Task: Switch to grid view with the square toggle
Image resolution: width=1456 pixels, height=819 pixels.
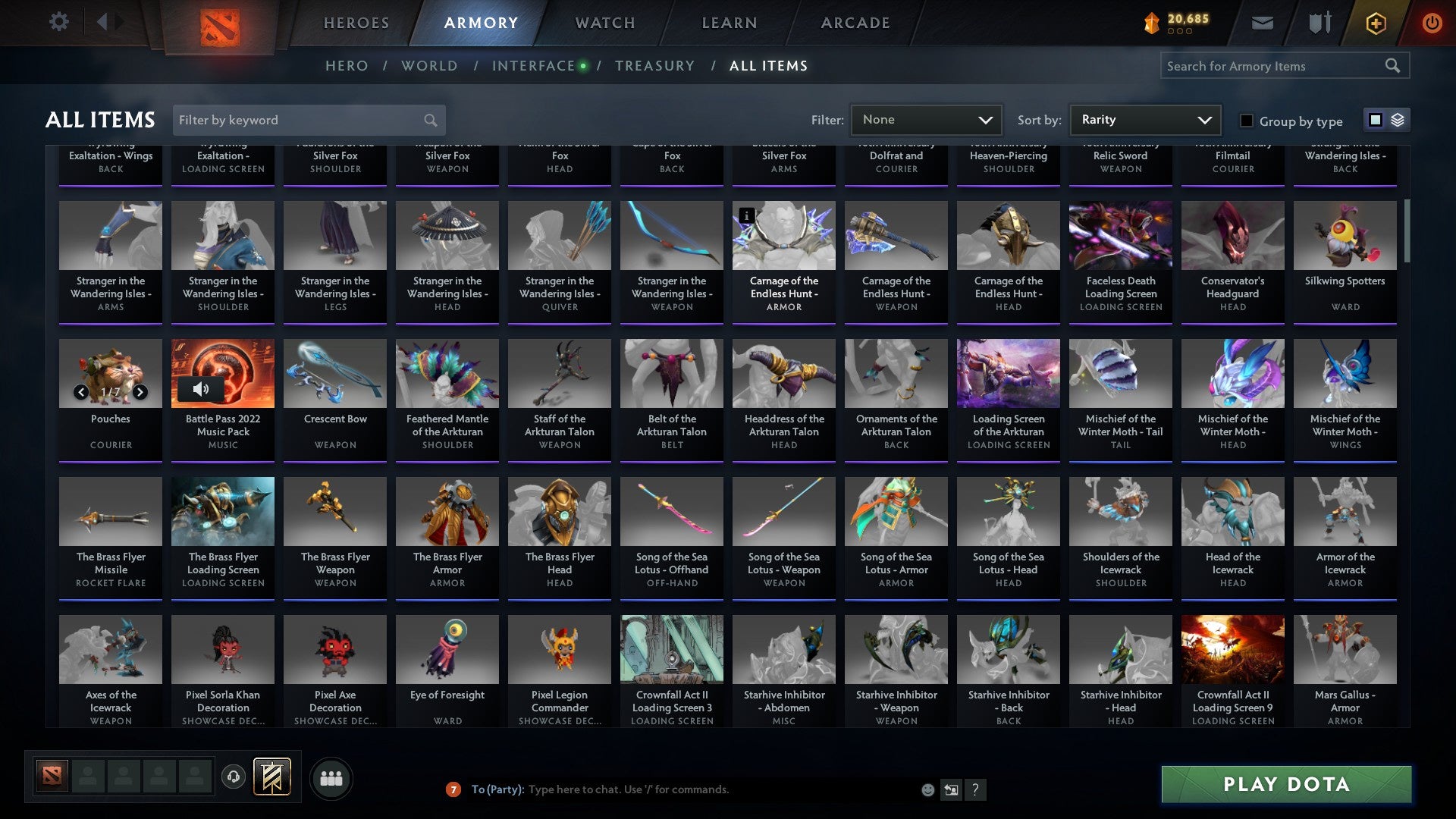Action: 1375,120
